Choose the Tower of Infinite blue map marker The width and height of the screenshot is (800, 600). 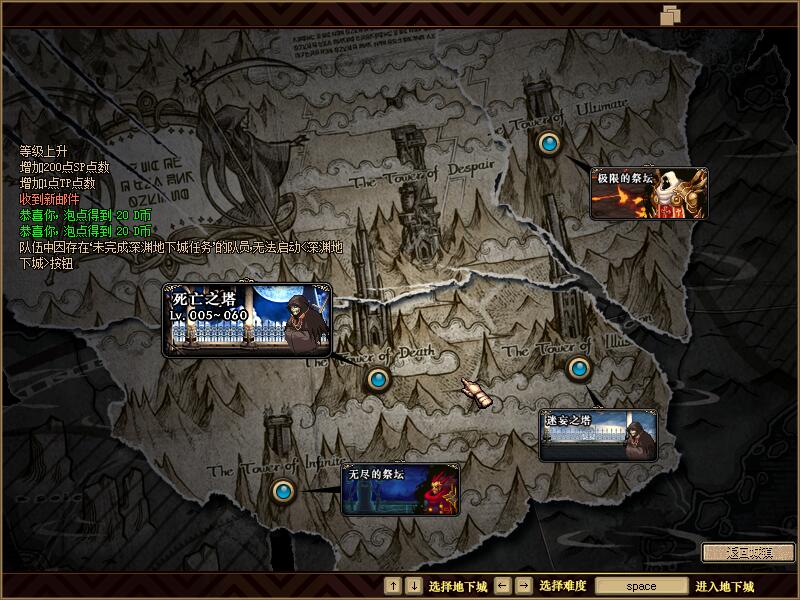click(284, 491)
